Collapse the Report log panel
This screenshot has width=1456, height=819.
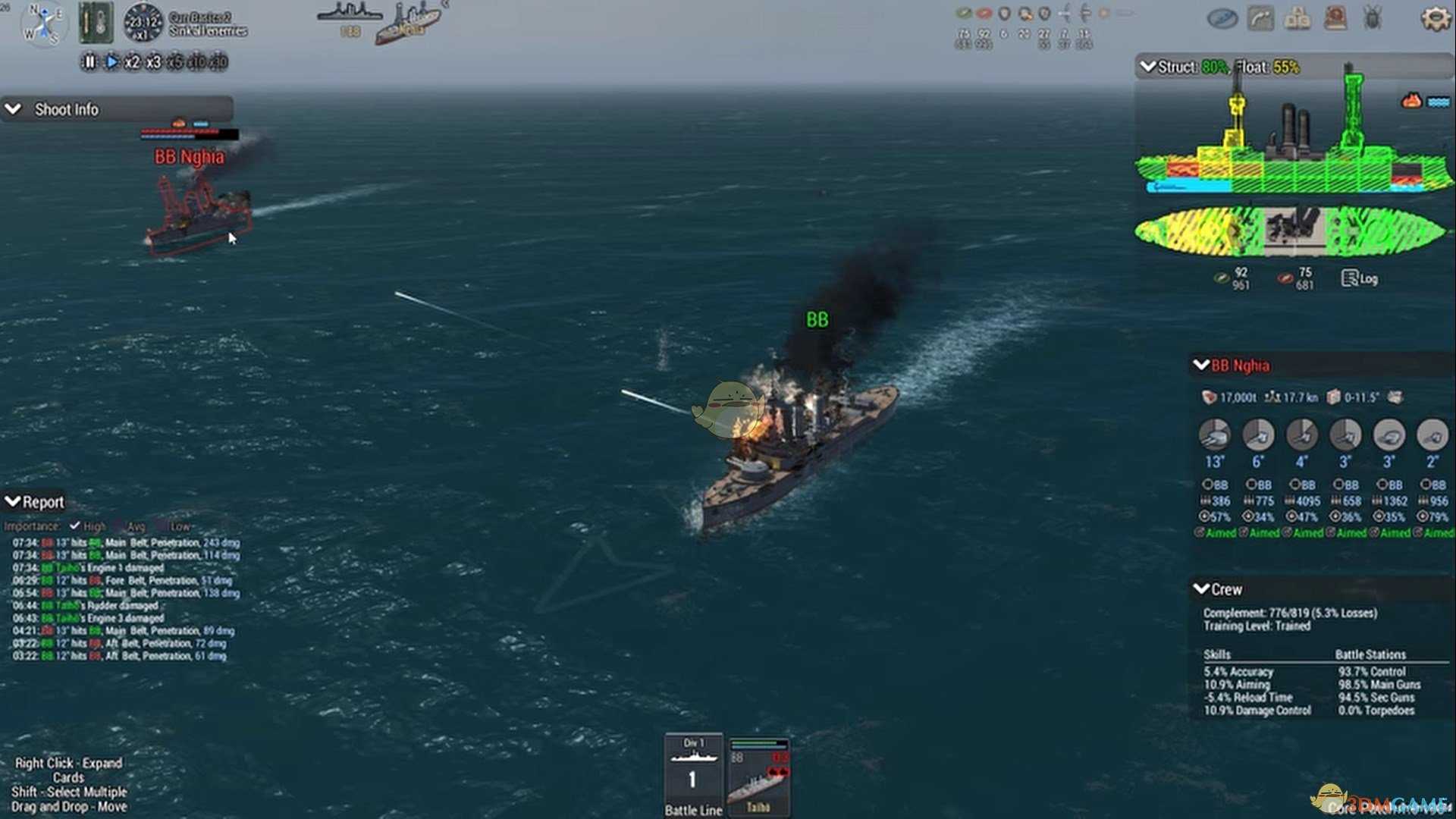click(x=12, y=502)
